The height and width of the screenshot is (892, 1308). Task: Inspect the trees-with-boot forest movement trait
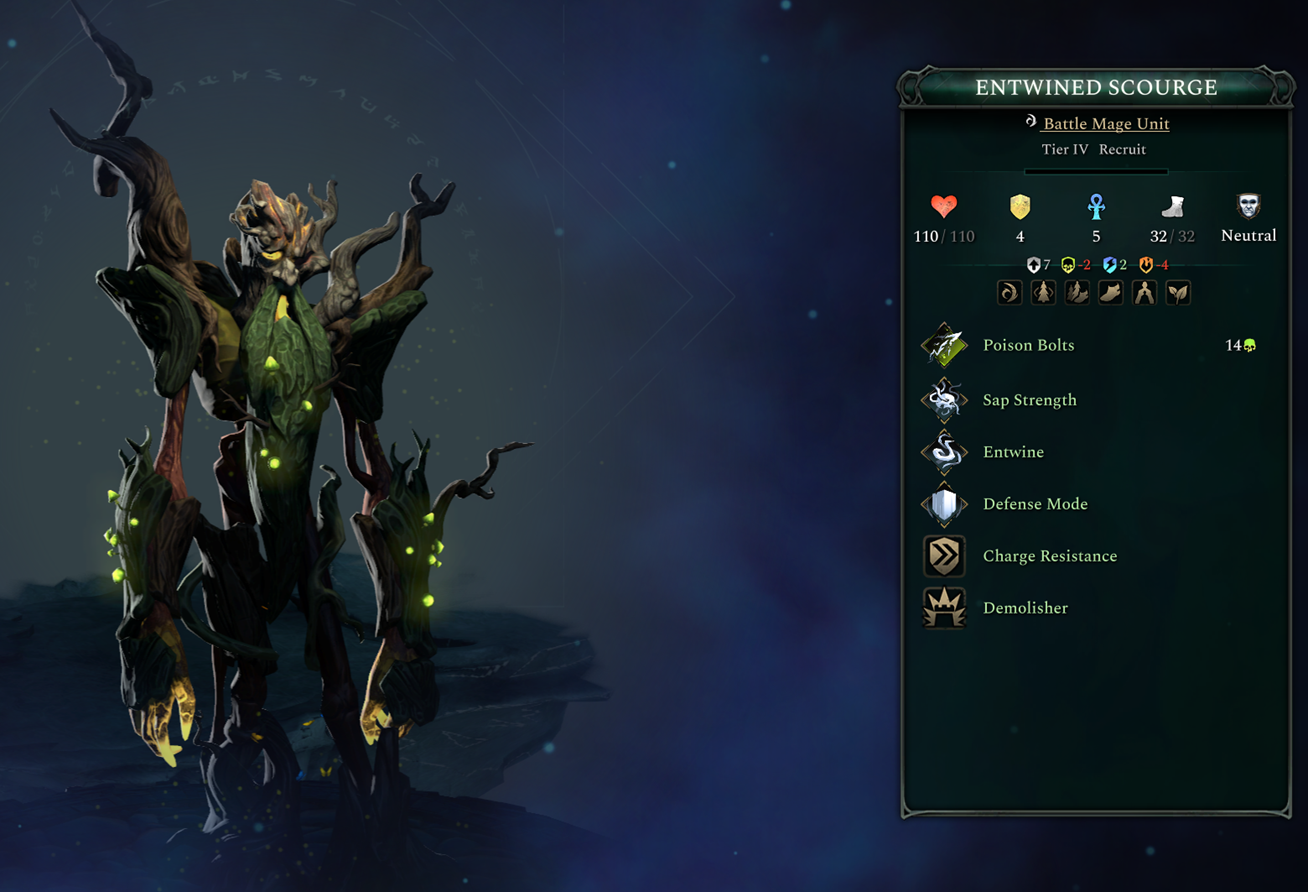click(1078, 292)
